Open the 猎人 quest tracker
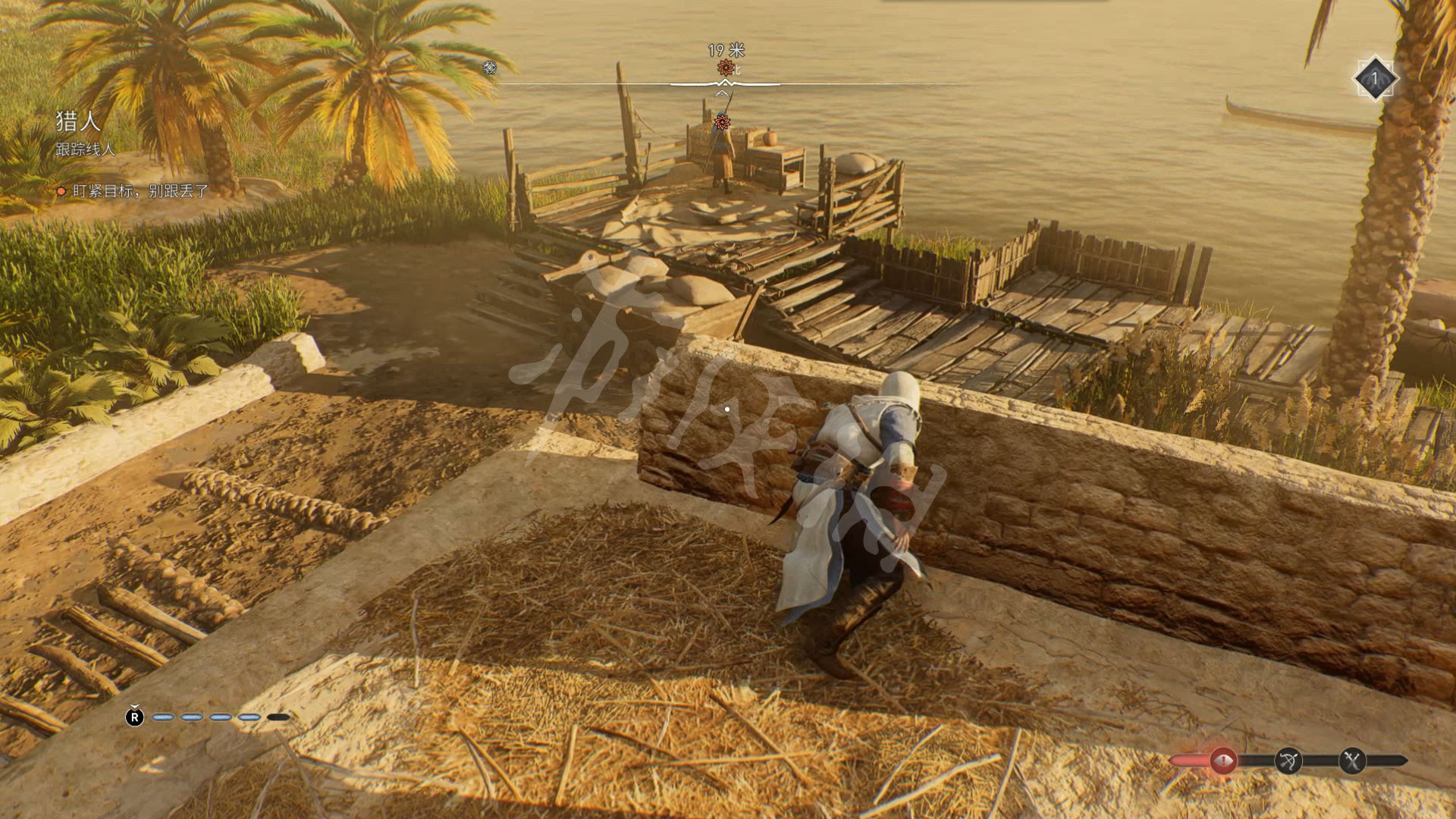 click(78, 121)
